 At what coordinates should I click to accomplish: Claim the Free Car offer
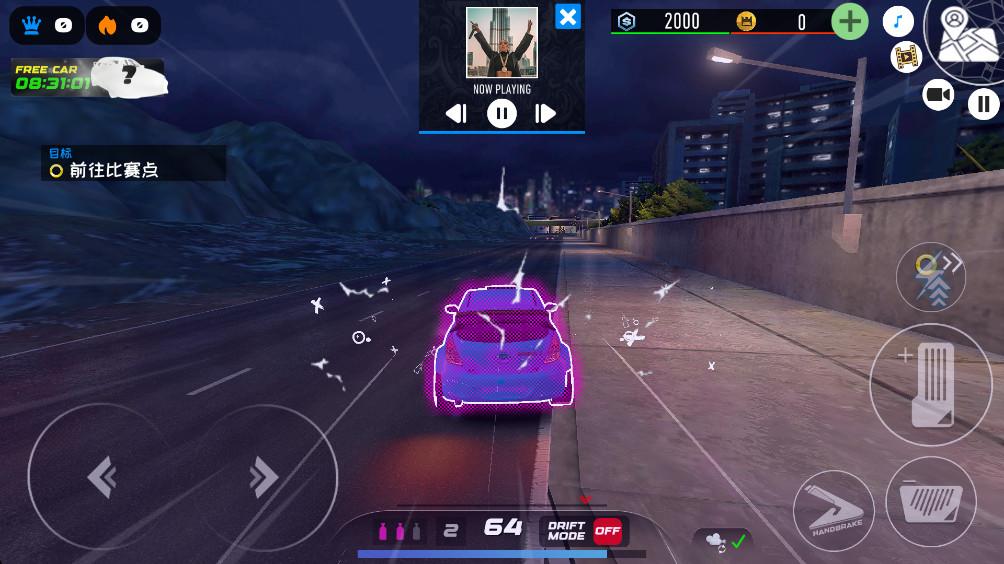[x=88, y=77]
